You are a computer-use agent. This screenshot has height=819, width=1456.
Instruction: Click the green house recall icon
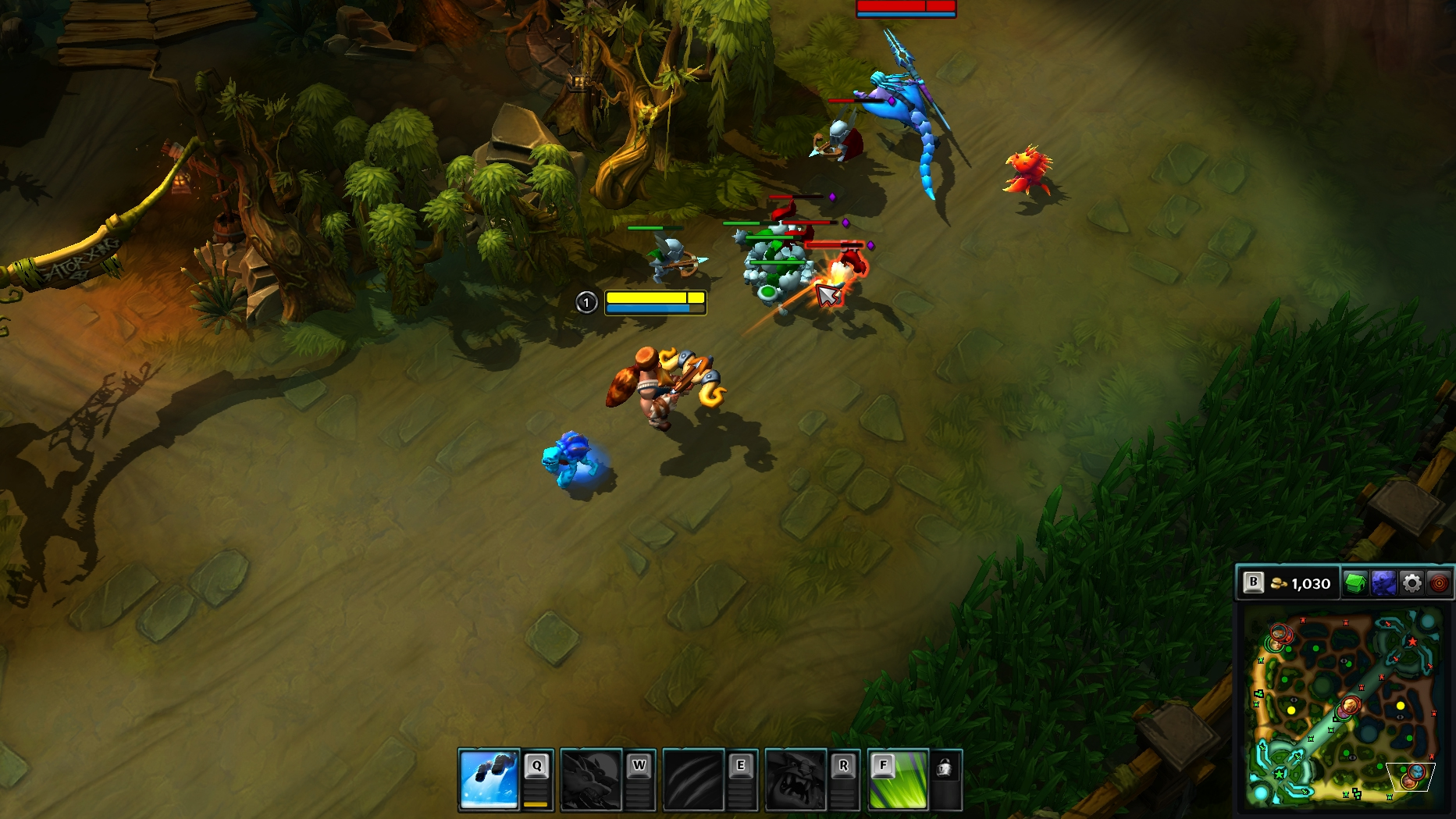coord(1355,583)
